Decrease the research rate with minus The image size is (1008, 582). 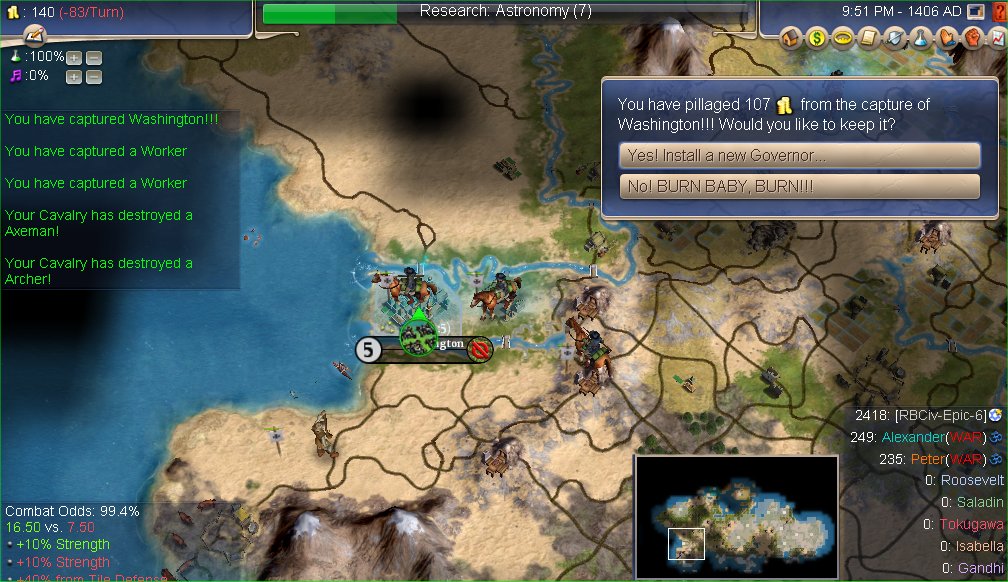pos(93,57)
